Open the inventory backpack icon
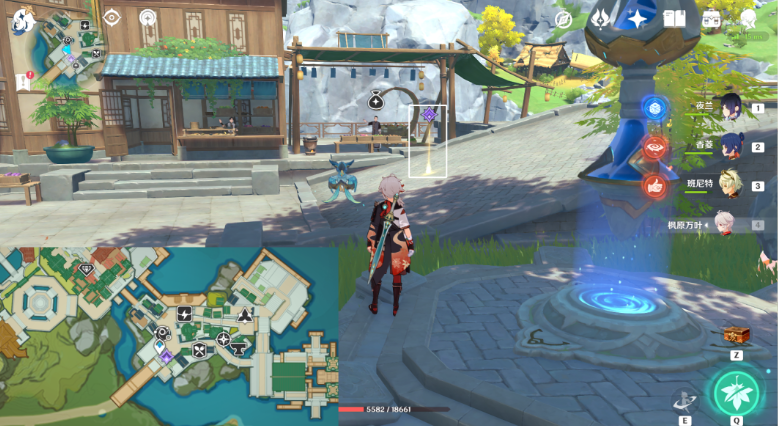778x426 pixels. coord(712,19)
